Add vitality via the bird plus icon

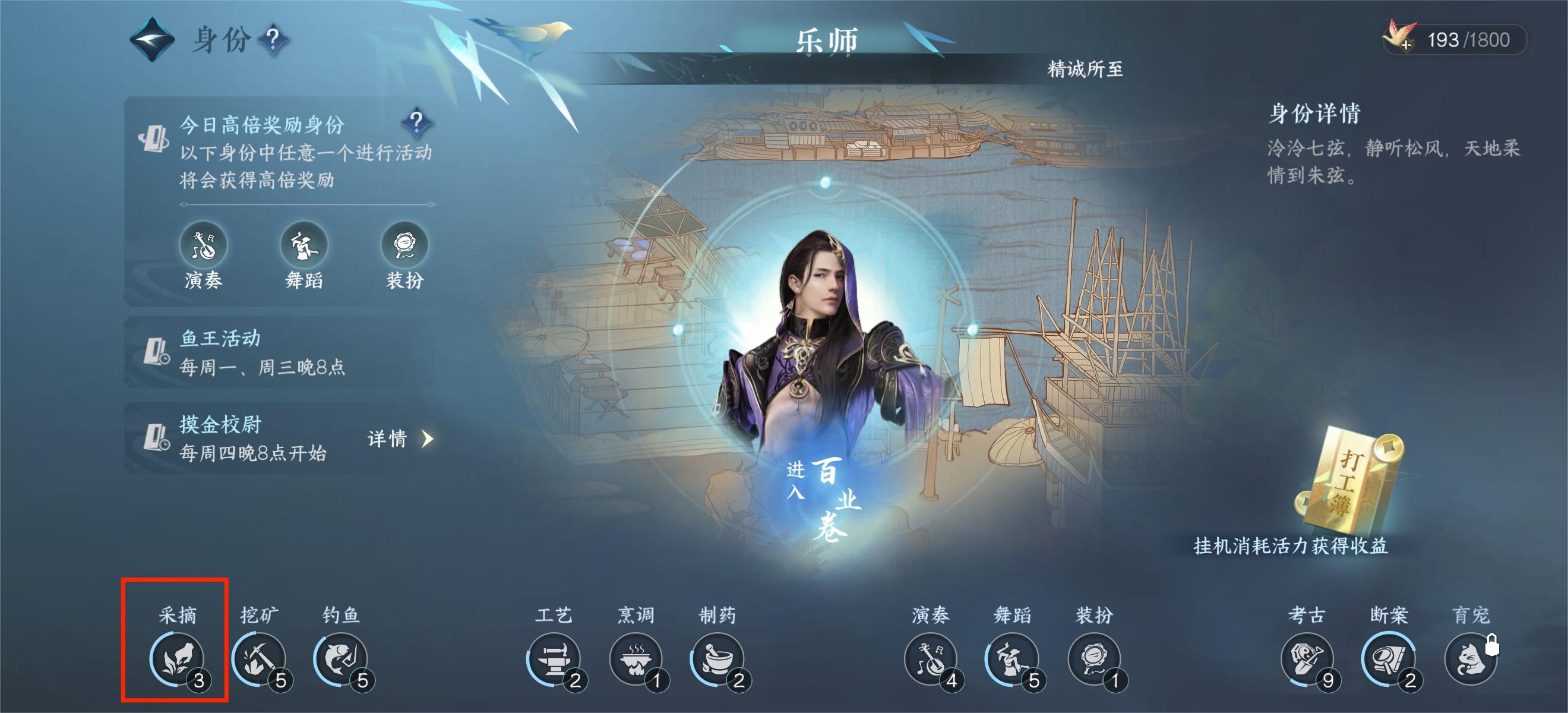1400,40
